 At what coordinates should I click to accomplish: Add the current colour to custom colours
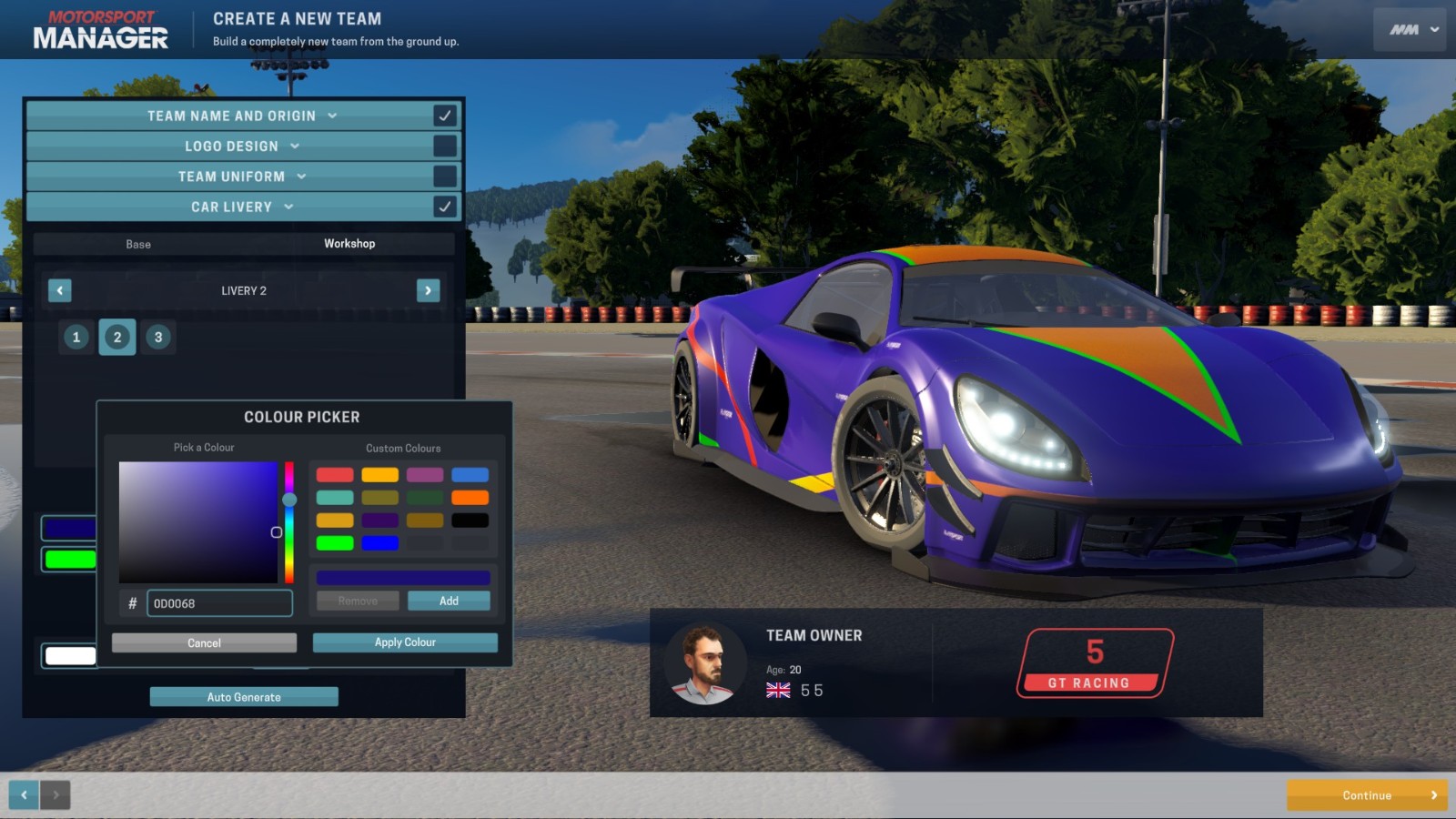pyautogui.click(x=449, y=601)
